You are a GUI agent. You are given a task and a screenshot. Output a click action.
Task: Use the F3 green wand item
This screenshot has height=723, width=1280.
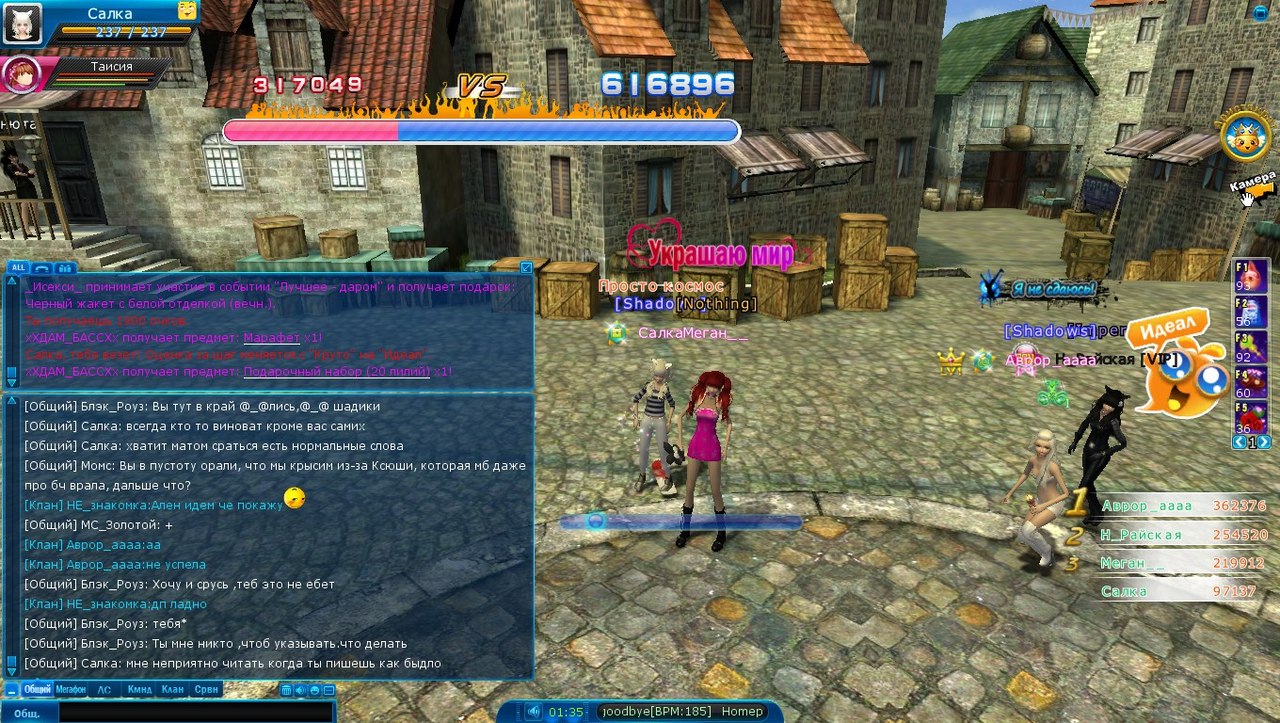1250,347
